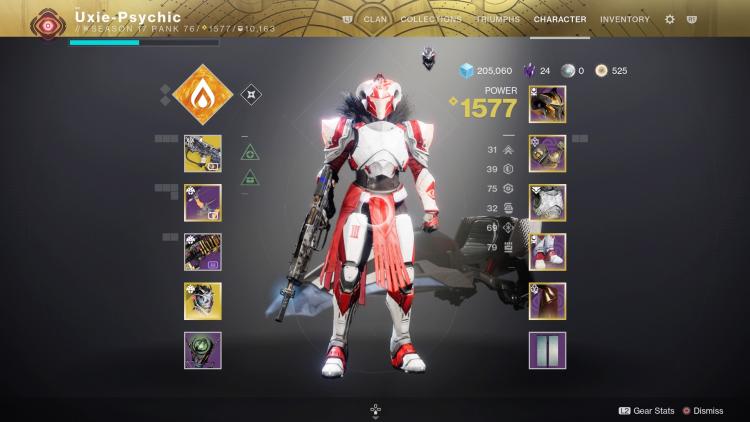Select the red leg armor slot
Screen dimensions: 750x422
point(547,251)
